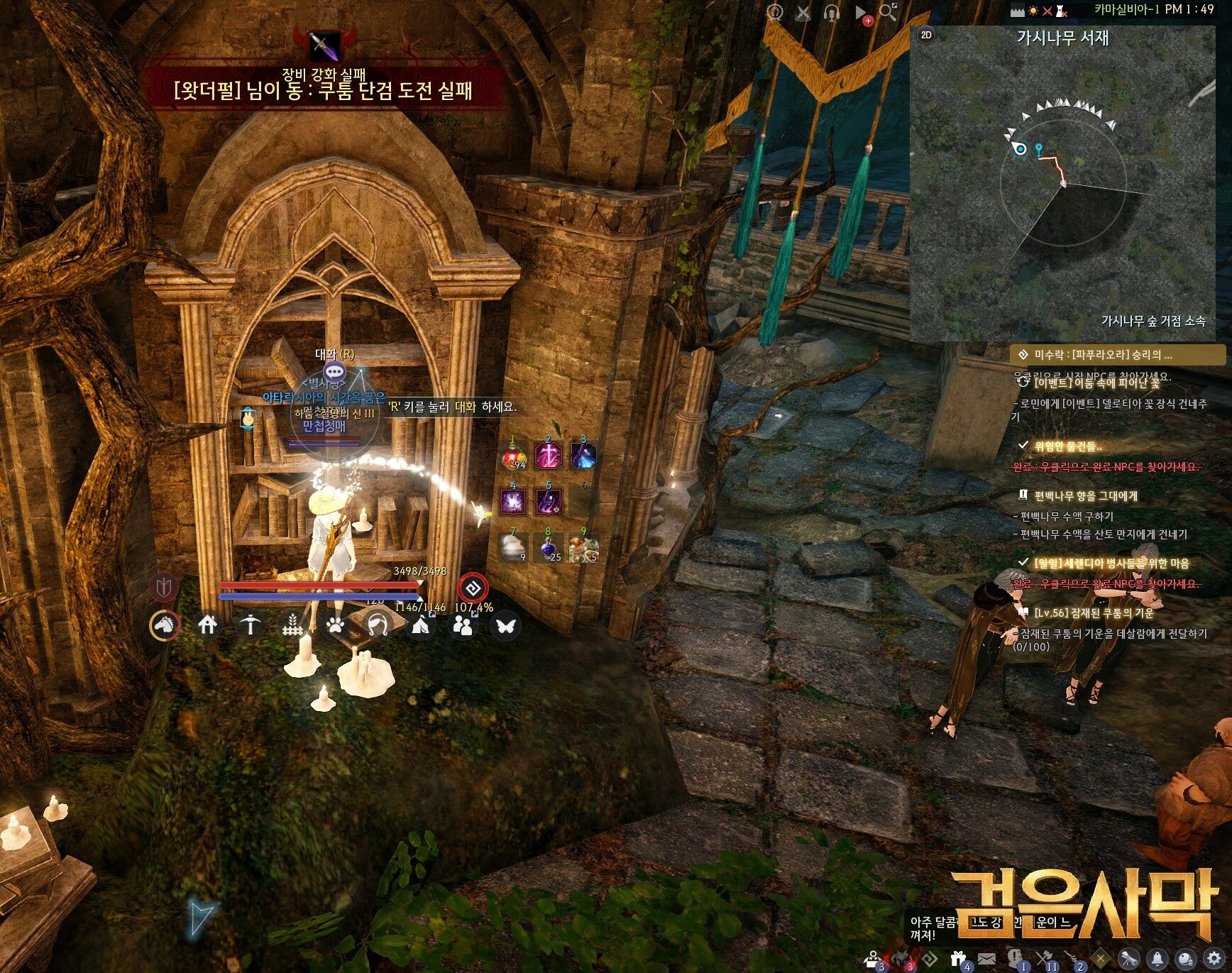Image resolution: width=1232 pixels, height=973 pixels.
Task: Open the butterfly fairy icon
Action: tap(505, 626)
